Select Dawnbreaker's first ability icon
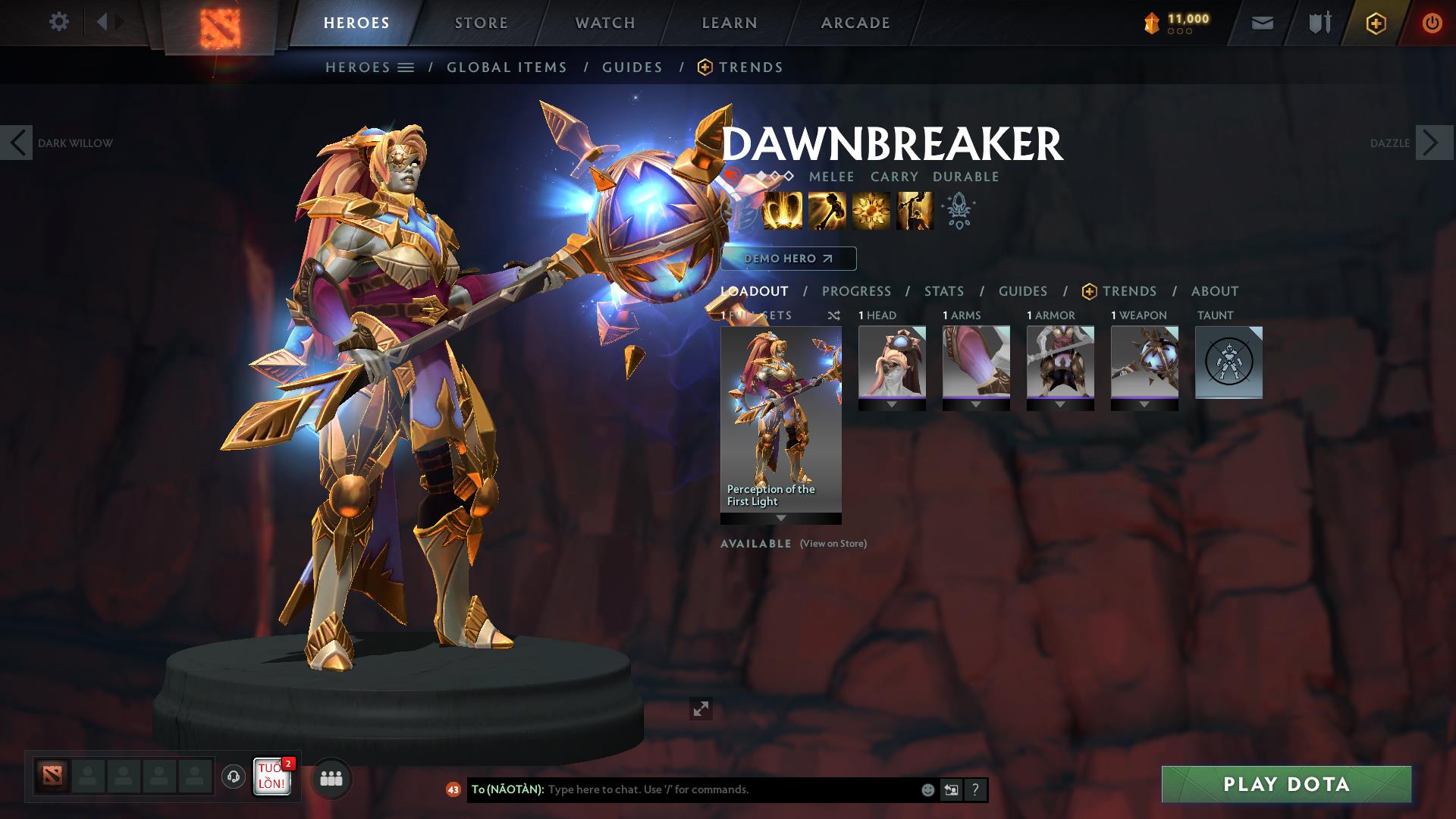The height and width of the screenshot is (819, 1456). 782,210
